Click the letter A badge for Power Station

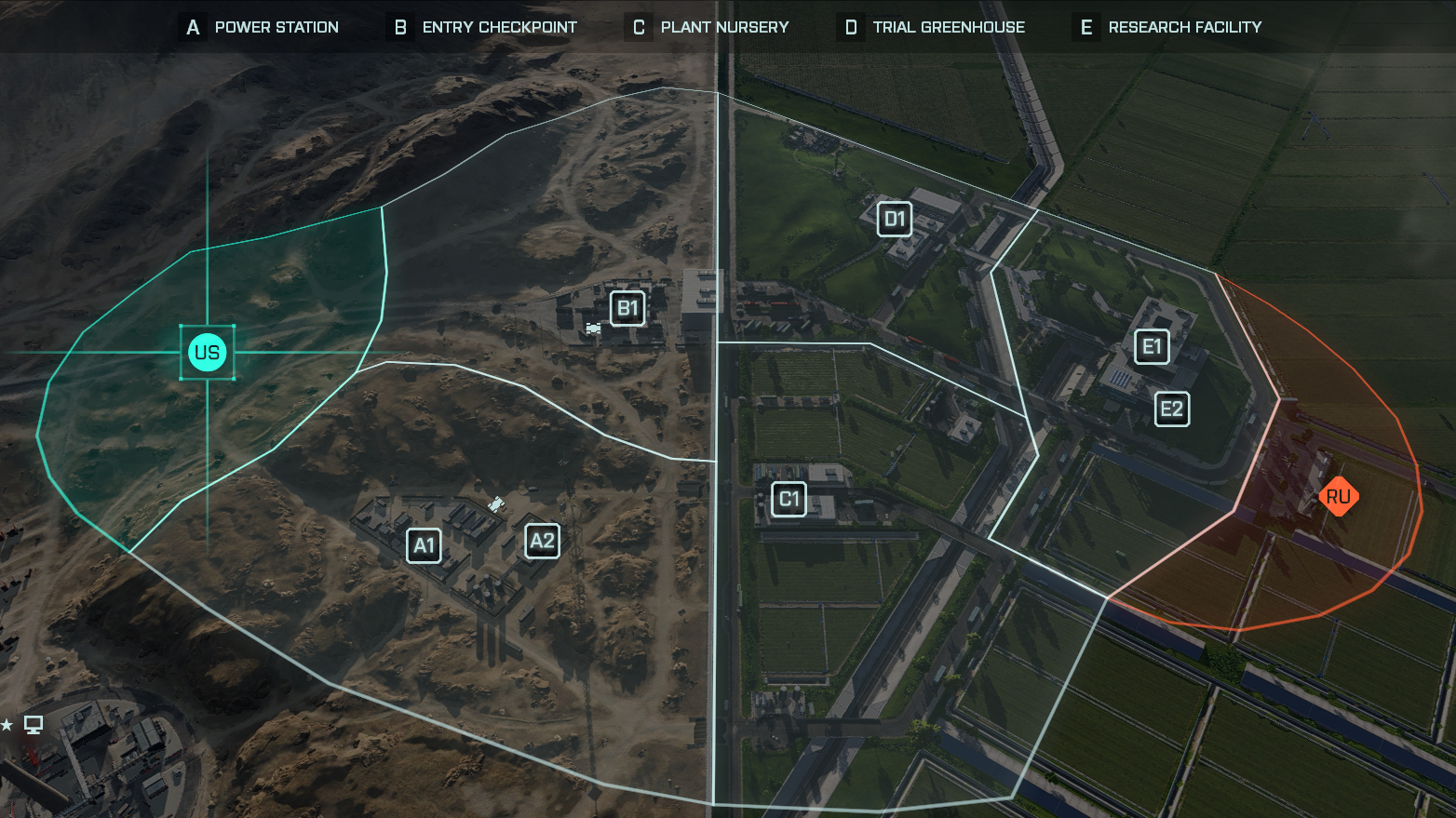tap(192, 27)
